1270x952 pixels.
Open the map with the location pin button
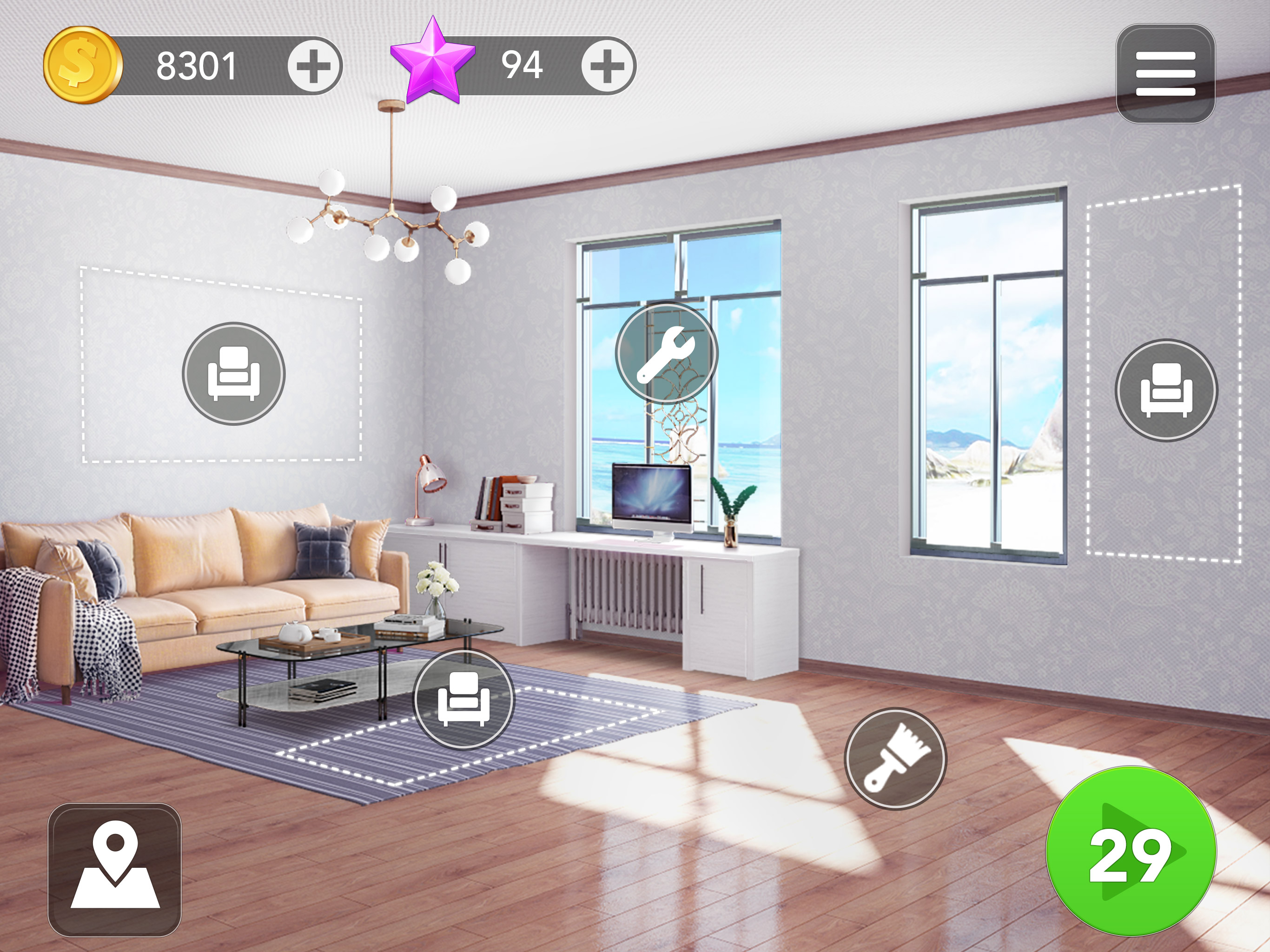[x=115, y=869]
